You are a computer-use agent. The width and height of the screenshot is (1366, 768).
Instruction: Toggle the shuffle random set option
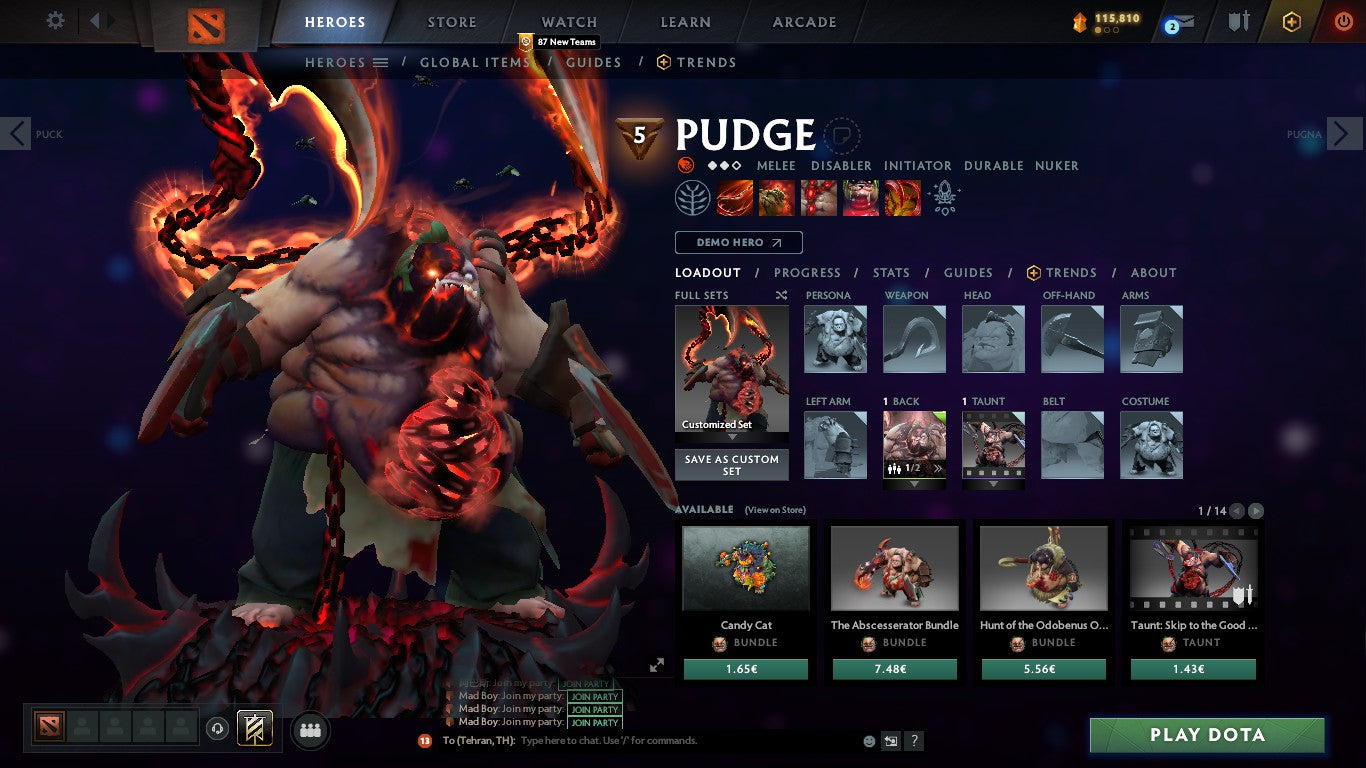[781, 295]
